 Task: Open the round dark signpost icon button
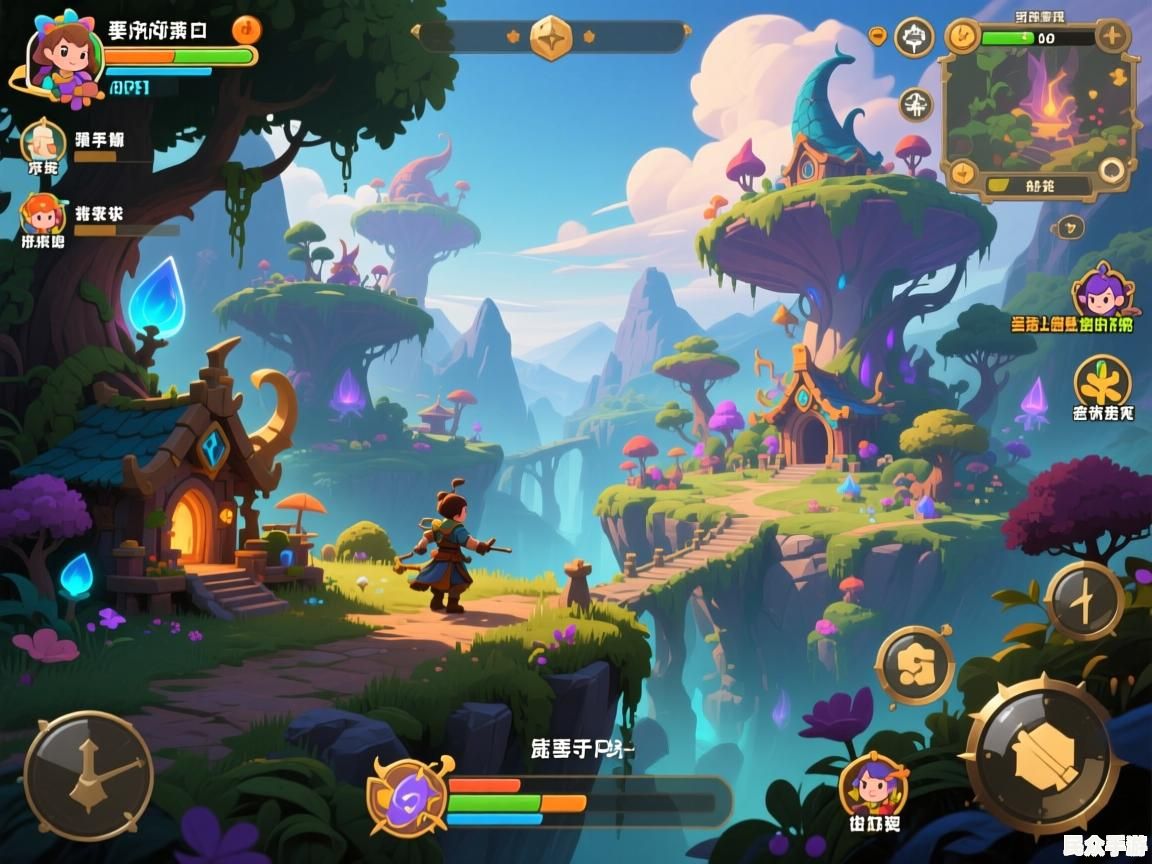click(x=914, y=38)
